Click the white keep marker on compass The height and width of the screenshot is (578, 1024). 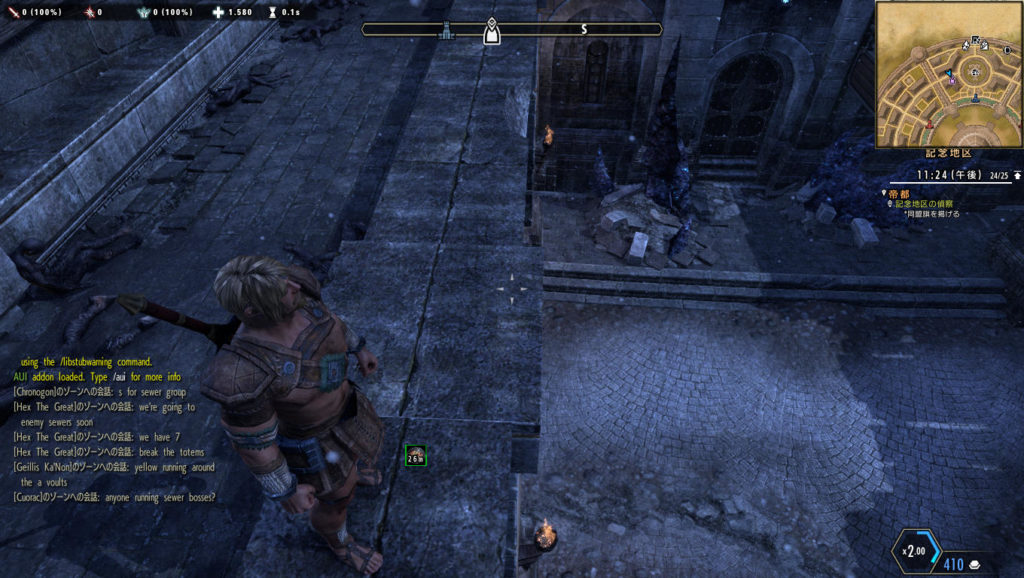[491, 30]
